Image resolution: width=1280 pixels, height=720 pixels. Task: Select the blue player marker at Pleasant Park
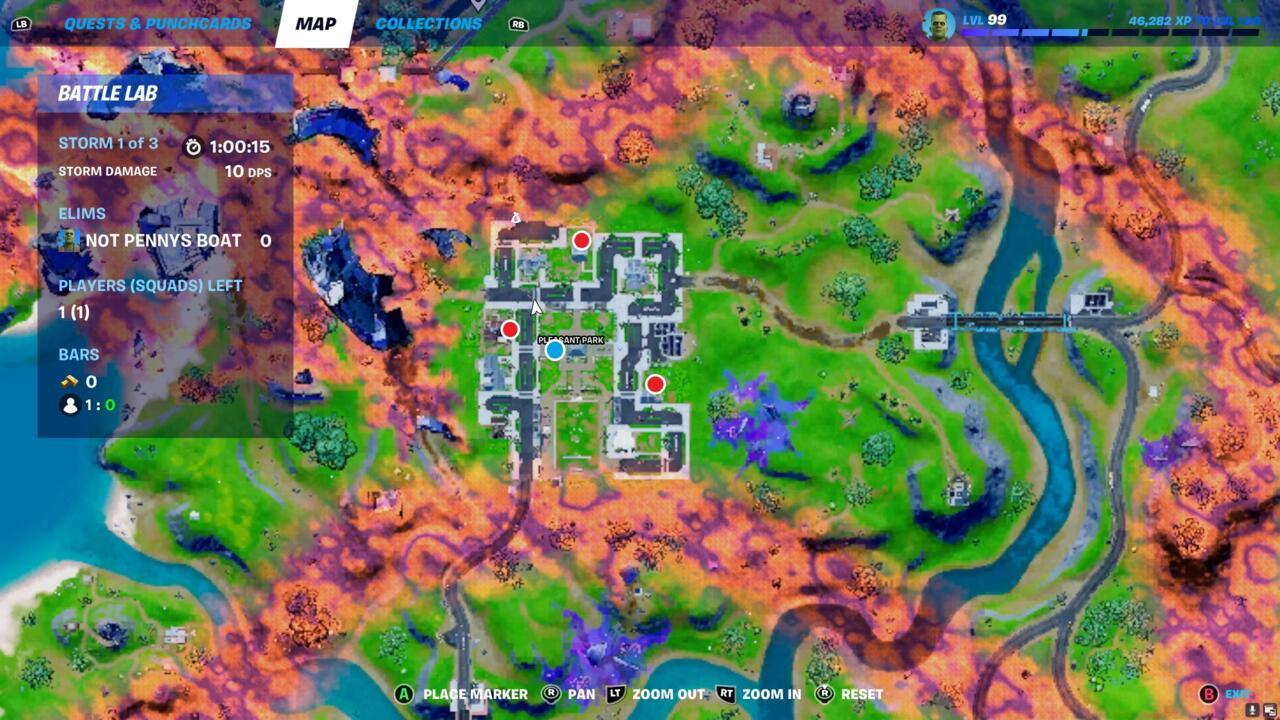tap(553, 352)
